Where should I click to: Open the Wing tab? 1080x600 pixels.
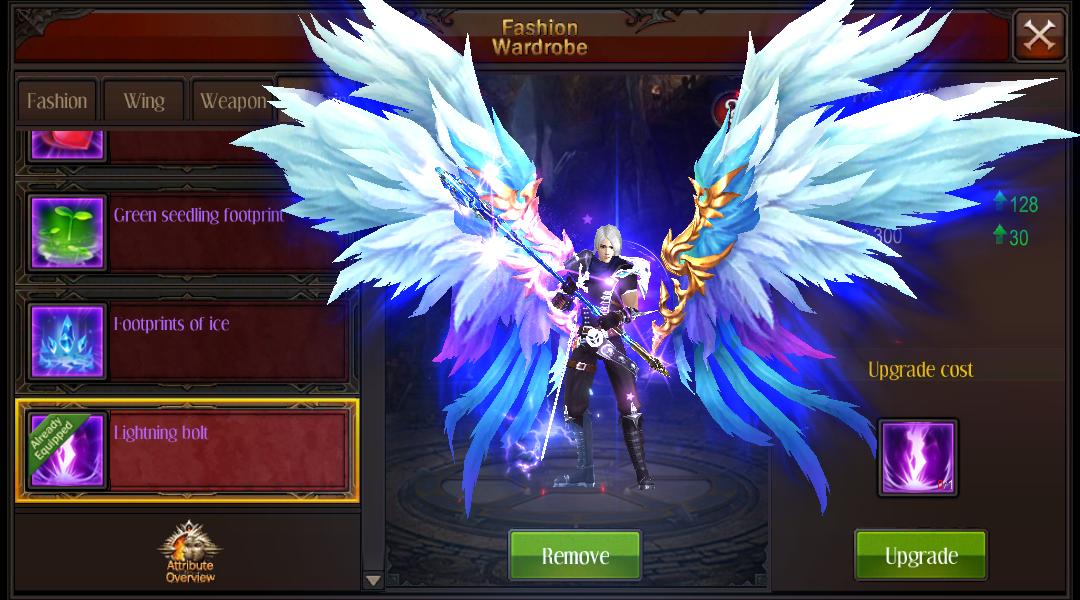tap(144, 101)
